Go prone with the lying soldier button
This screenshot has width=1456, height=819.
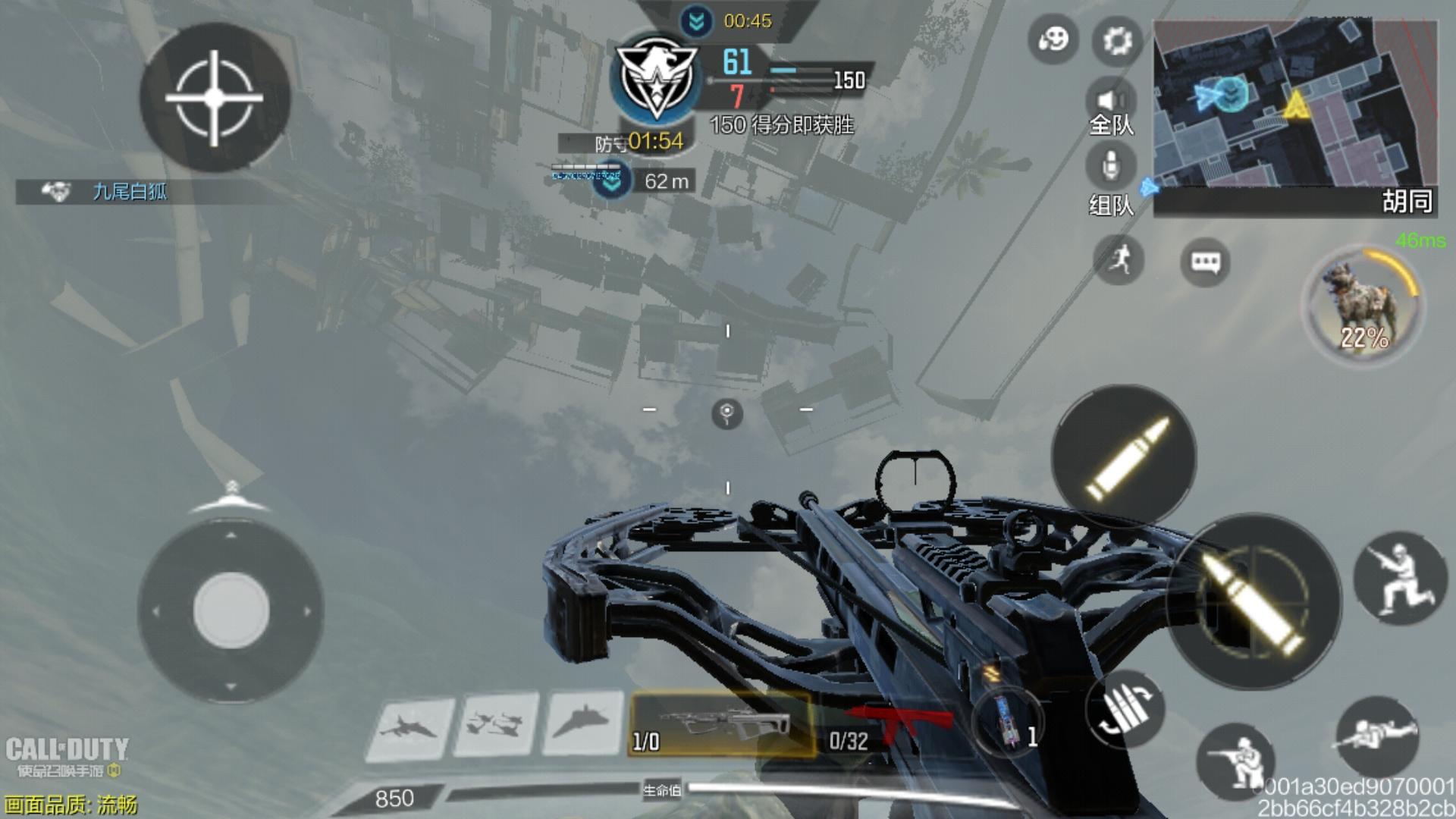pos(1376,734)
